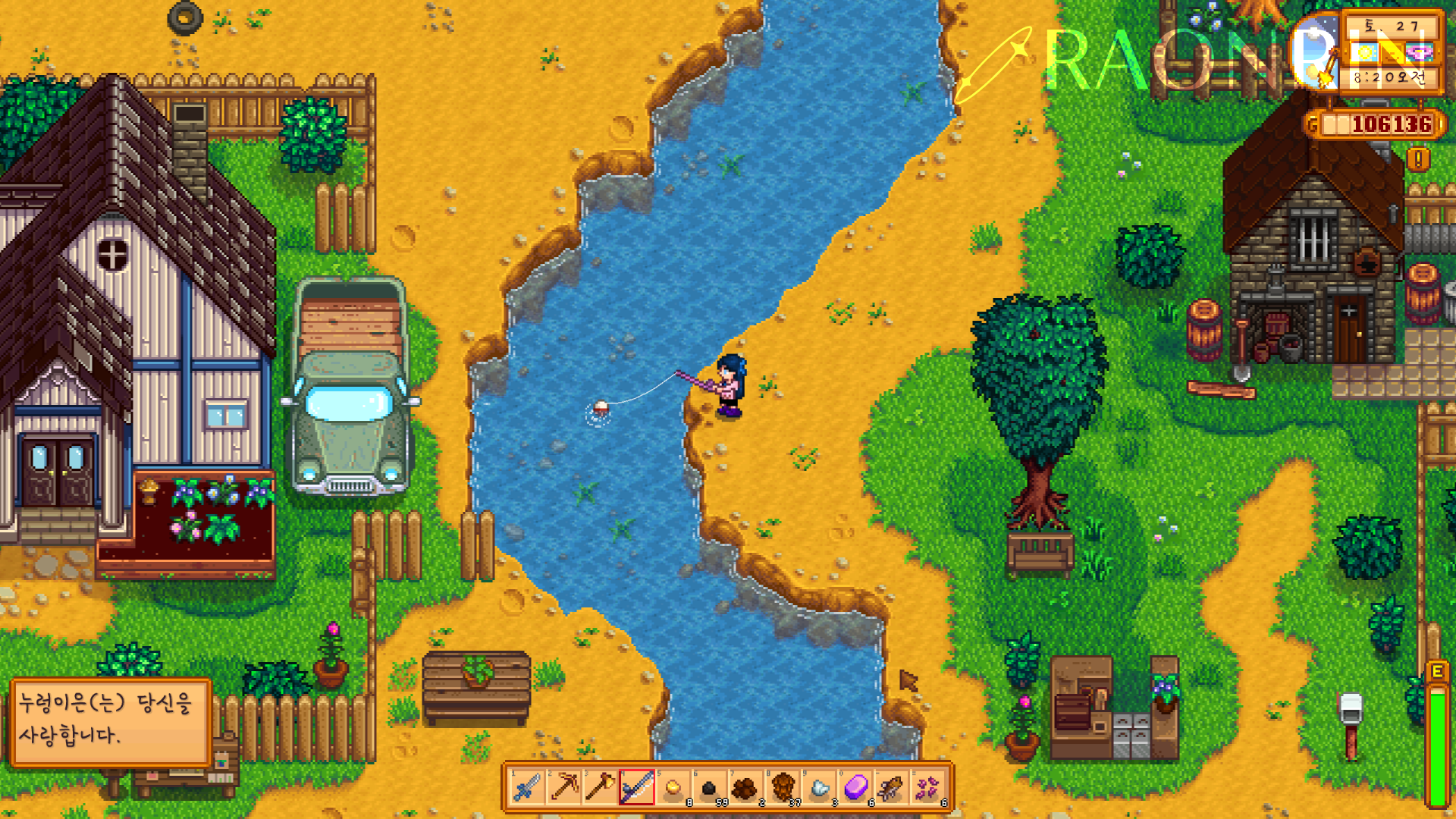Choose the pine cone stack of 37

tap(782, 788)
